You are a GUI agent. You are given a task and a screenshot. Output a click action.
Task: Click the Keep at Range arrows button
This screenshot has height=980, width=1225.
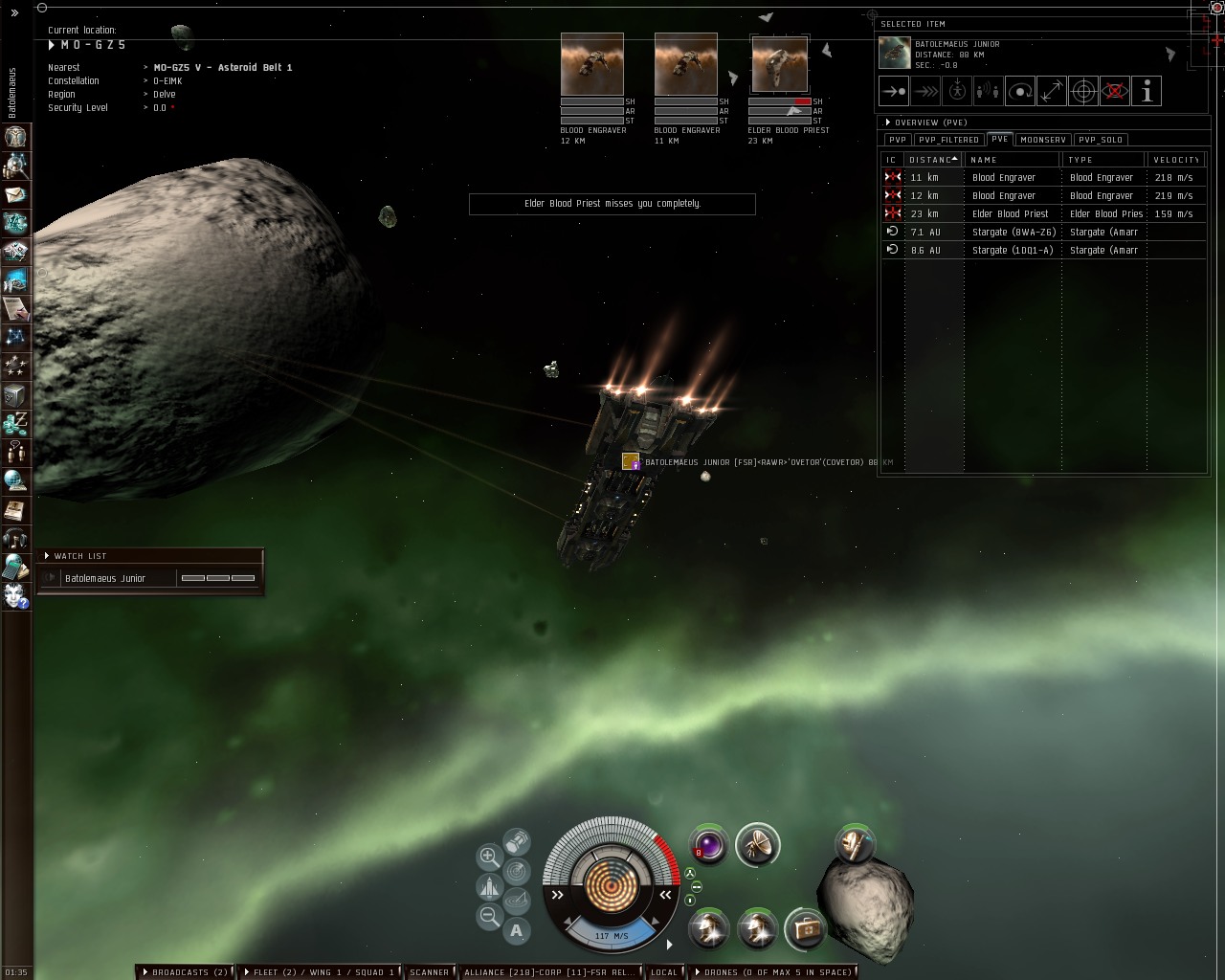[x=1052, y=92]
